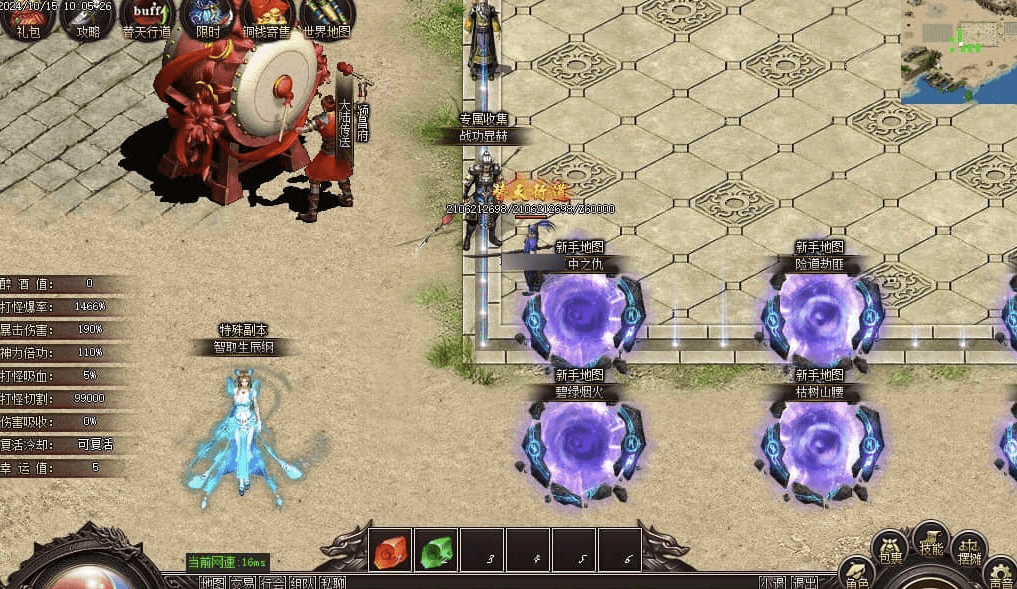Open the 技能 skills panel

(931, 540)
